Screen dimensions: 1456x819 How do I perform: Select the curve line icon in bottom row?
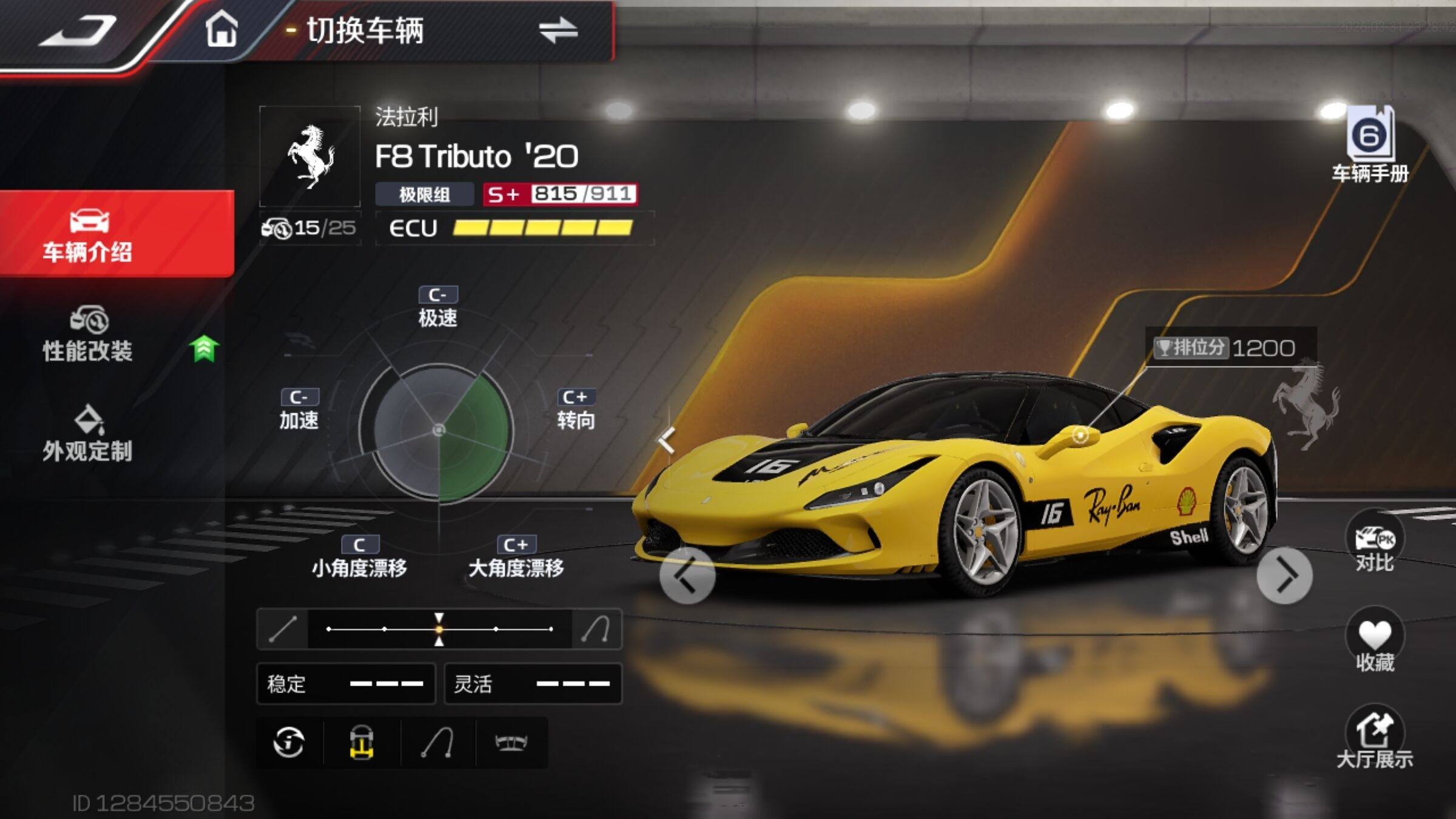click(x=437, y=742)
